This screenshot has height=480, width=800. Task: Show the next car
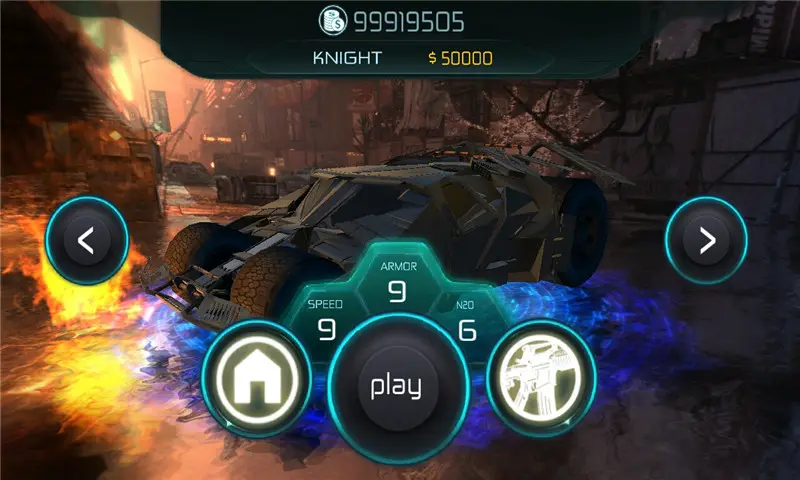click(x=707, y=240)
